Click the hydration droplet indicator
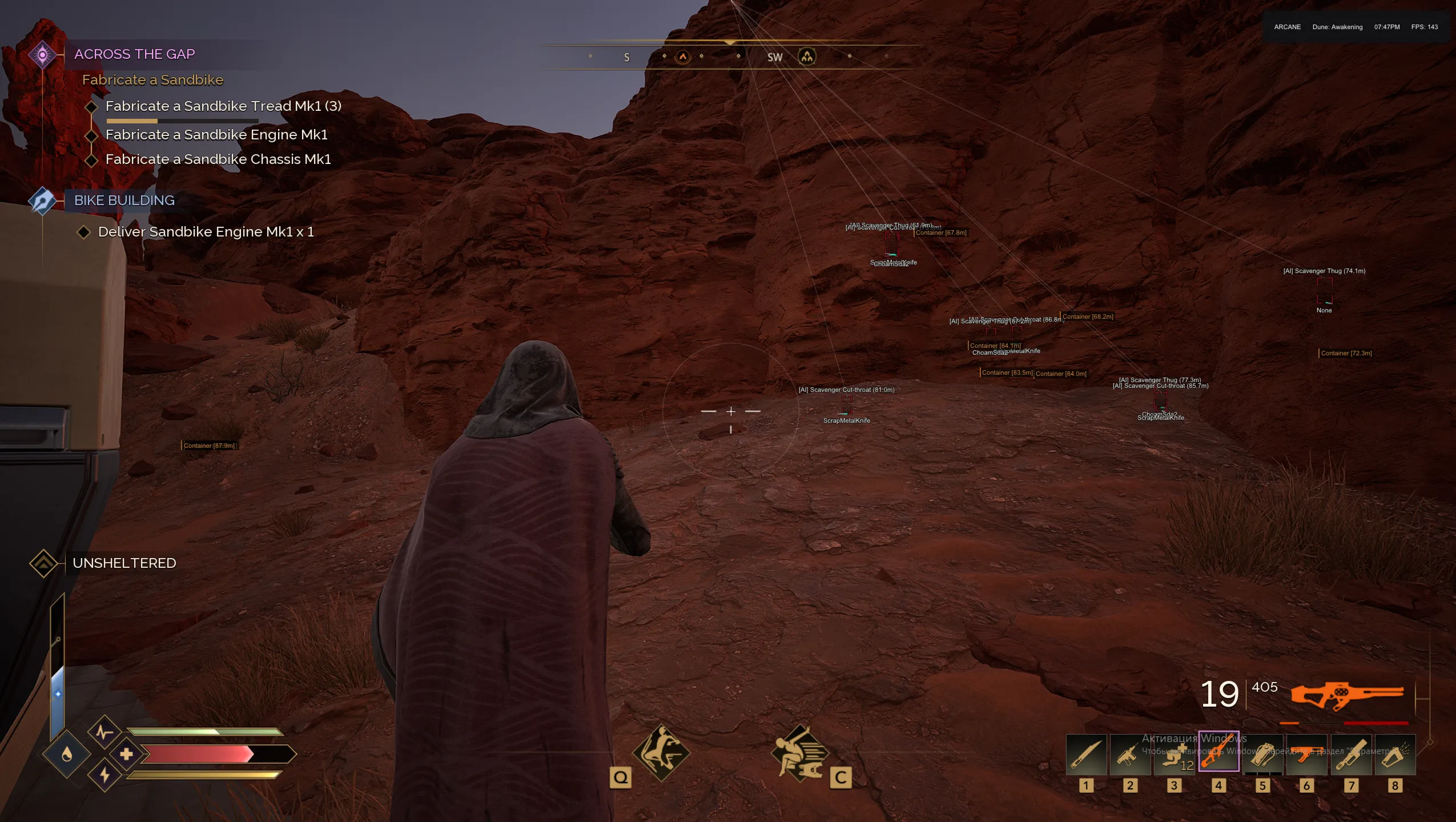The height and width of the screenshot is (822, 1456). 65,754
